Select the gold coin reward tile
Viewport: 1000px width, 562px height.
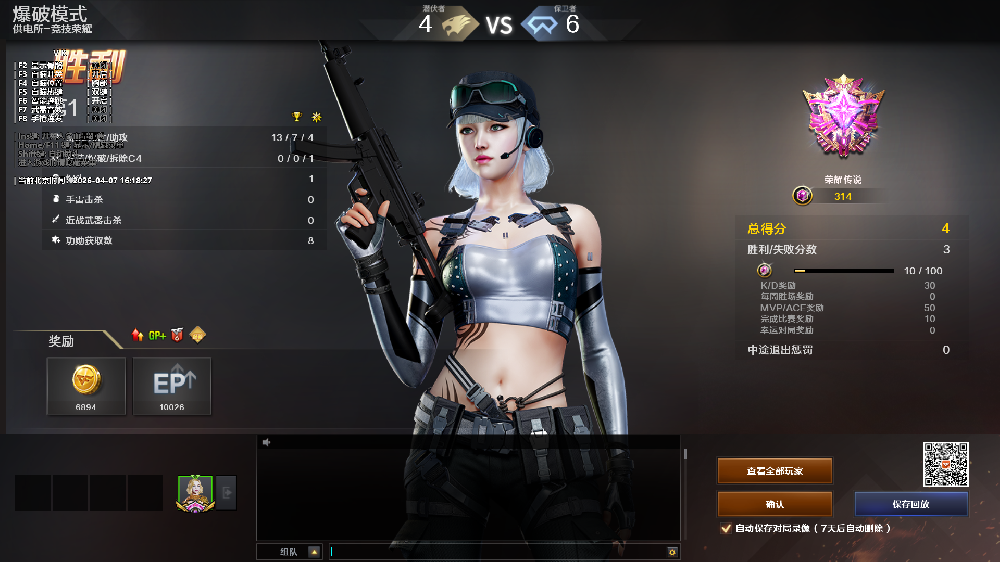pyautogui.click(x=86, y=386)
